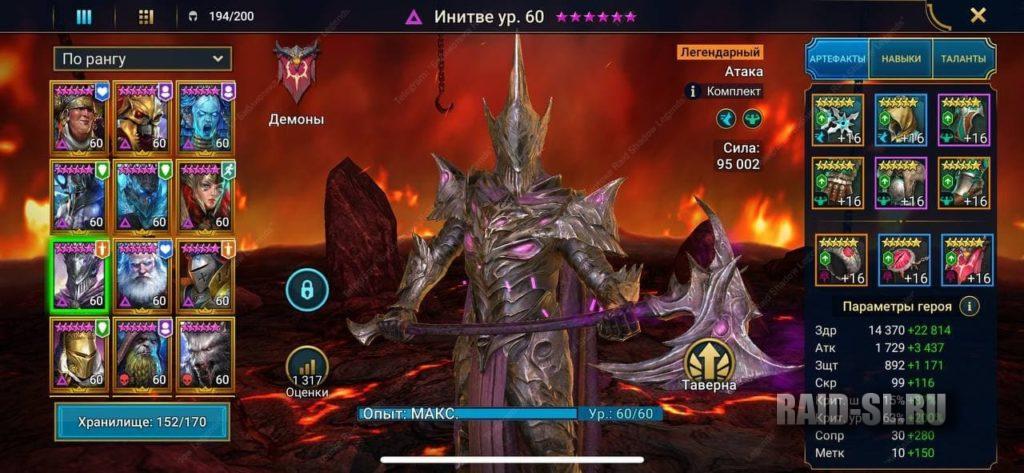Show the «Комплект» set info
Image resolution: width=1024 pixels, height=473 pixels.
click(725, 91)
